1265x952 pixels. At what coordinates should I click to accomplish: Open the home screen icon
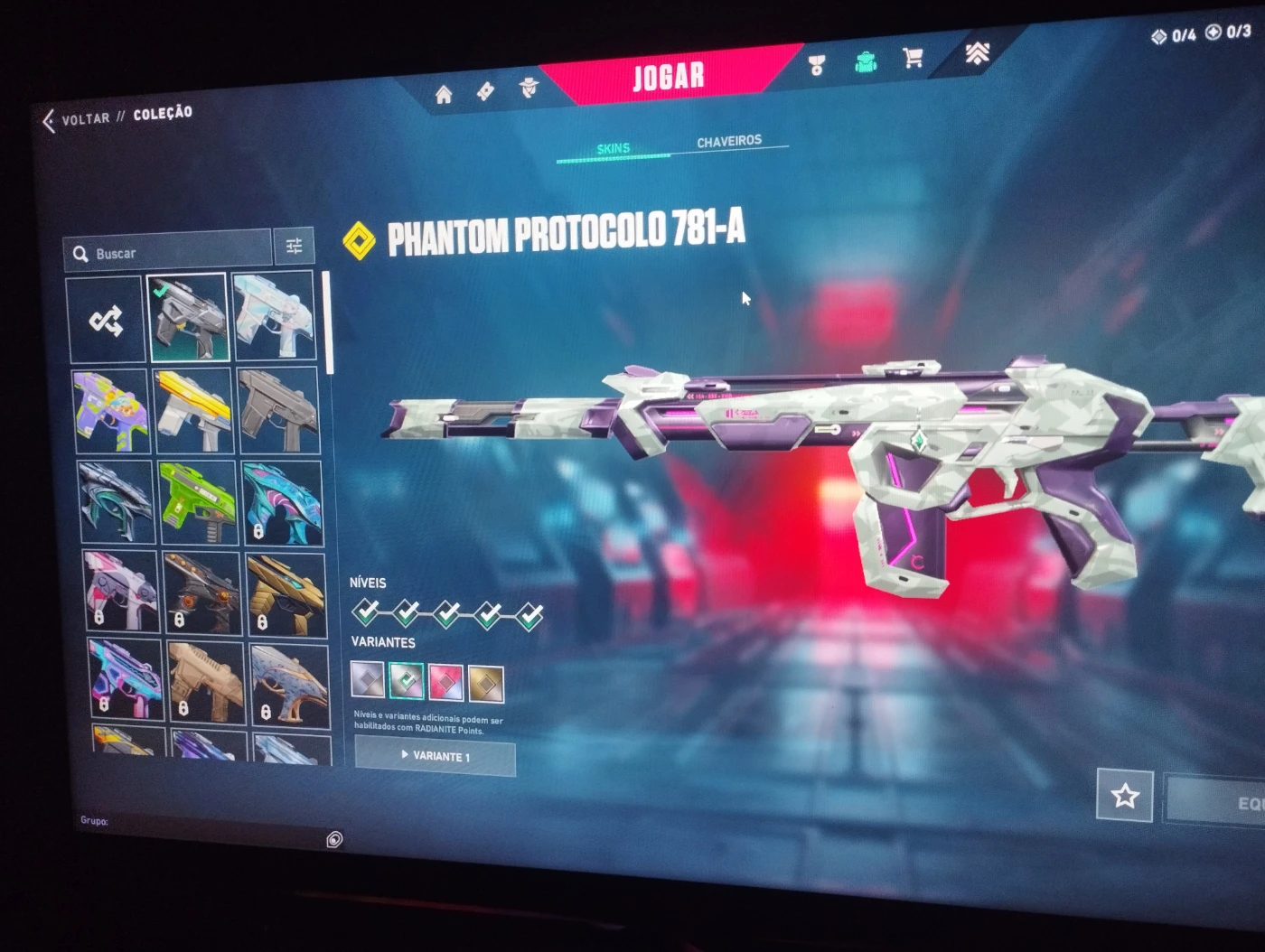point(444,95)
